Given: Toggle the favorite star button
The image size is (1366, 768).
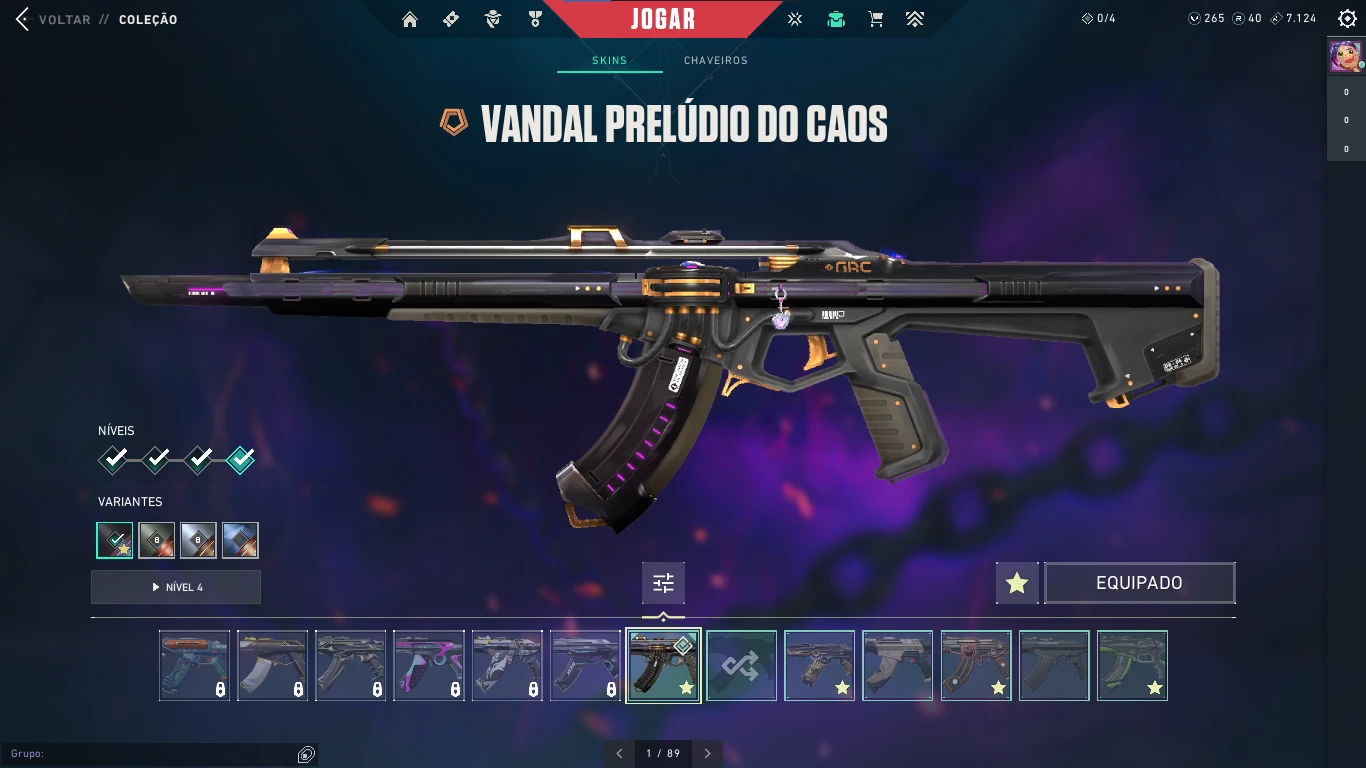Looking at the screenshot, I should coord(1017,583).
